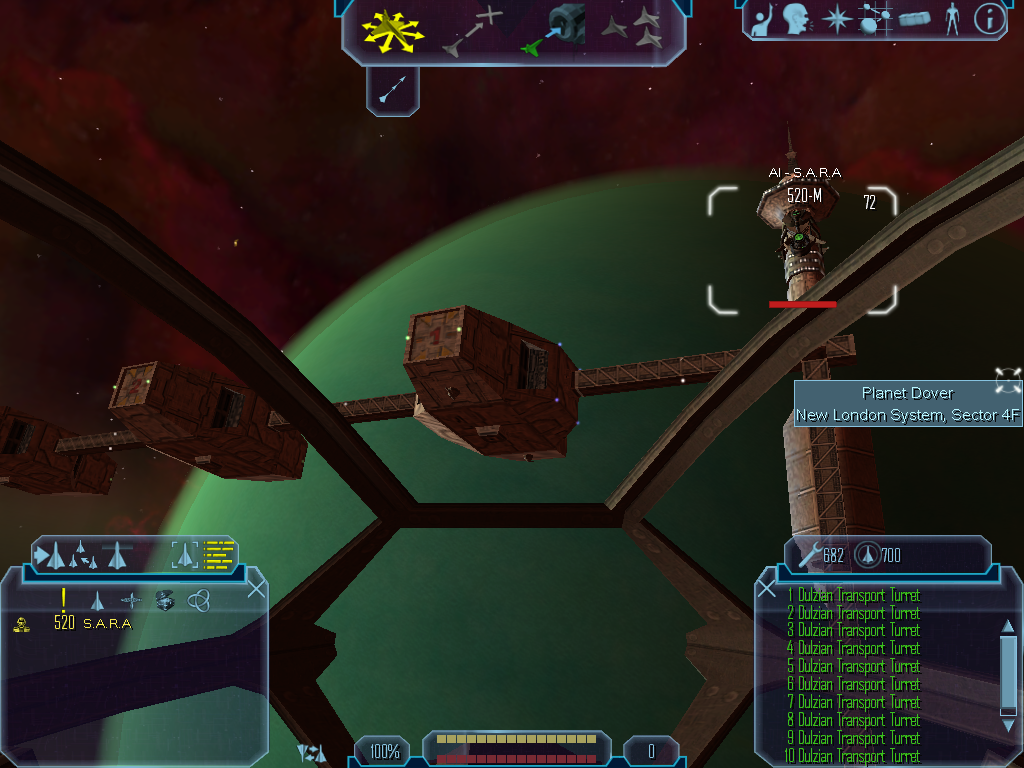Close the contact list panel

256,589
